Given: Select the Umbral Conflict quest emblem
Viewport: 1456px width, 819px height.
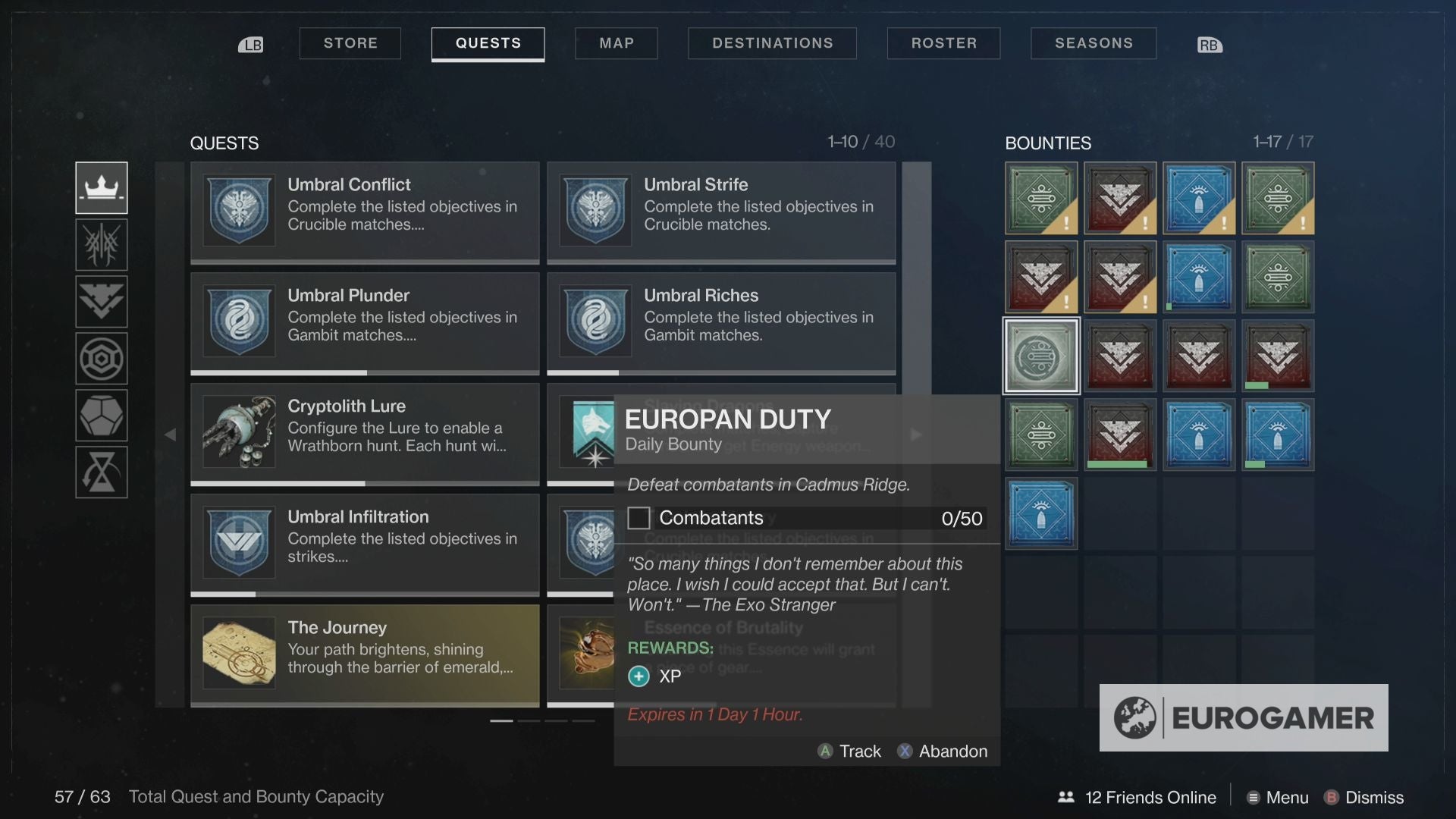Looking at the screenshot, I should pos(238,211).
